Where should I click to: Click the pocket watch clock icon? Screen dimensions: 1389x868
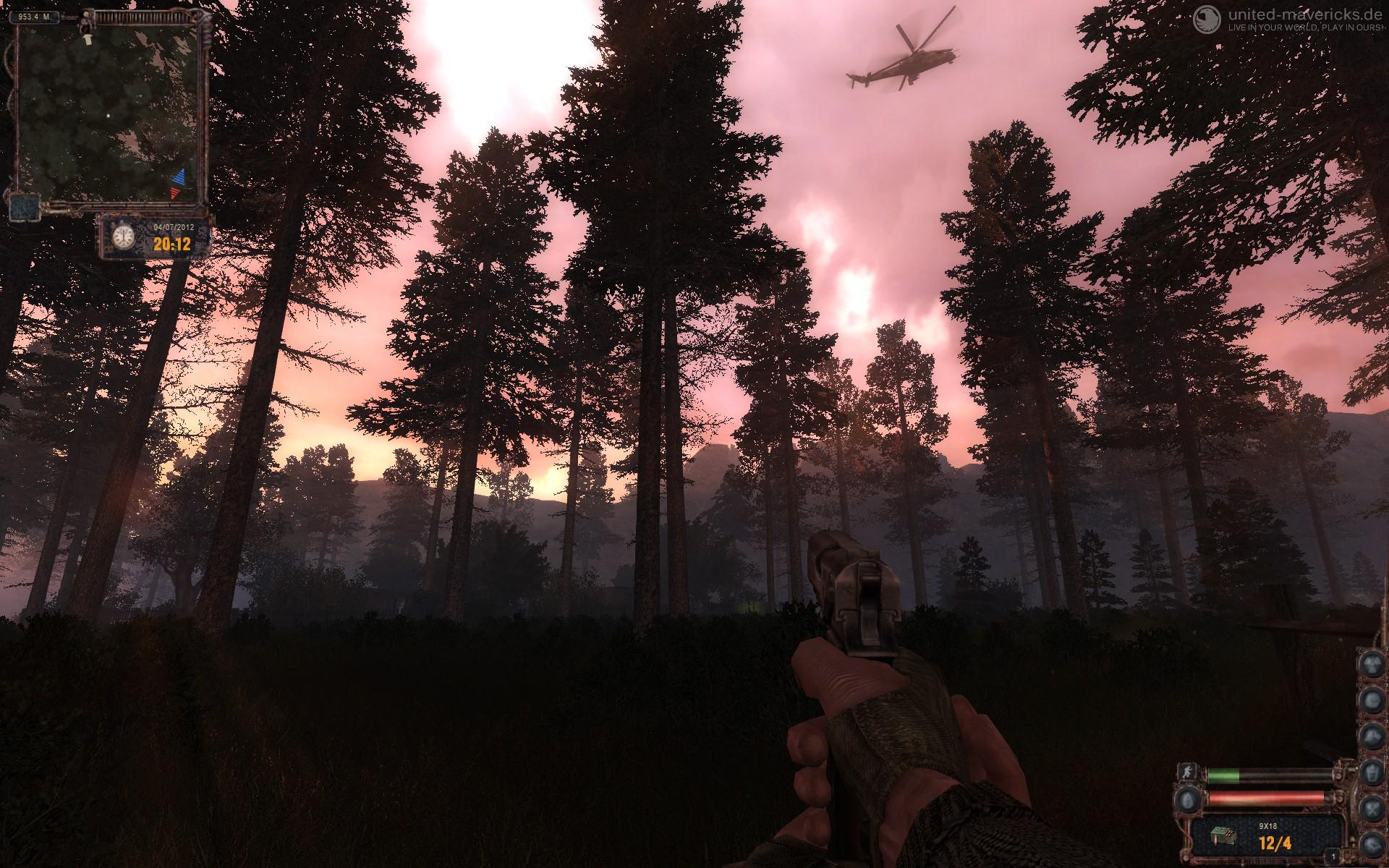tap(124, 236)
